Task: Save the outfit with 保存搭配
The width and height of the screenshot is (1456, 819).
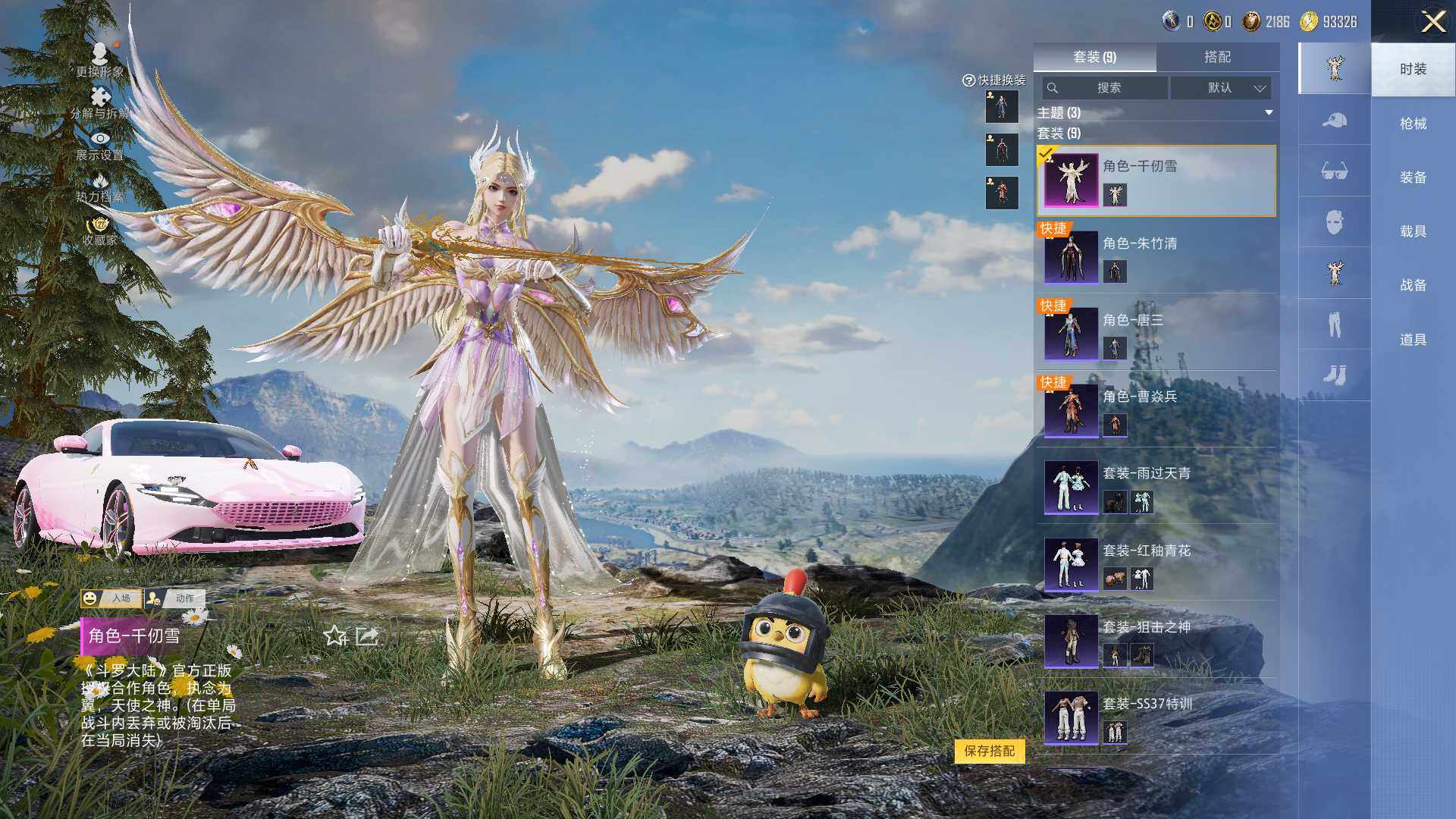Action: (989, 751)
